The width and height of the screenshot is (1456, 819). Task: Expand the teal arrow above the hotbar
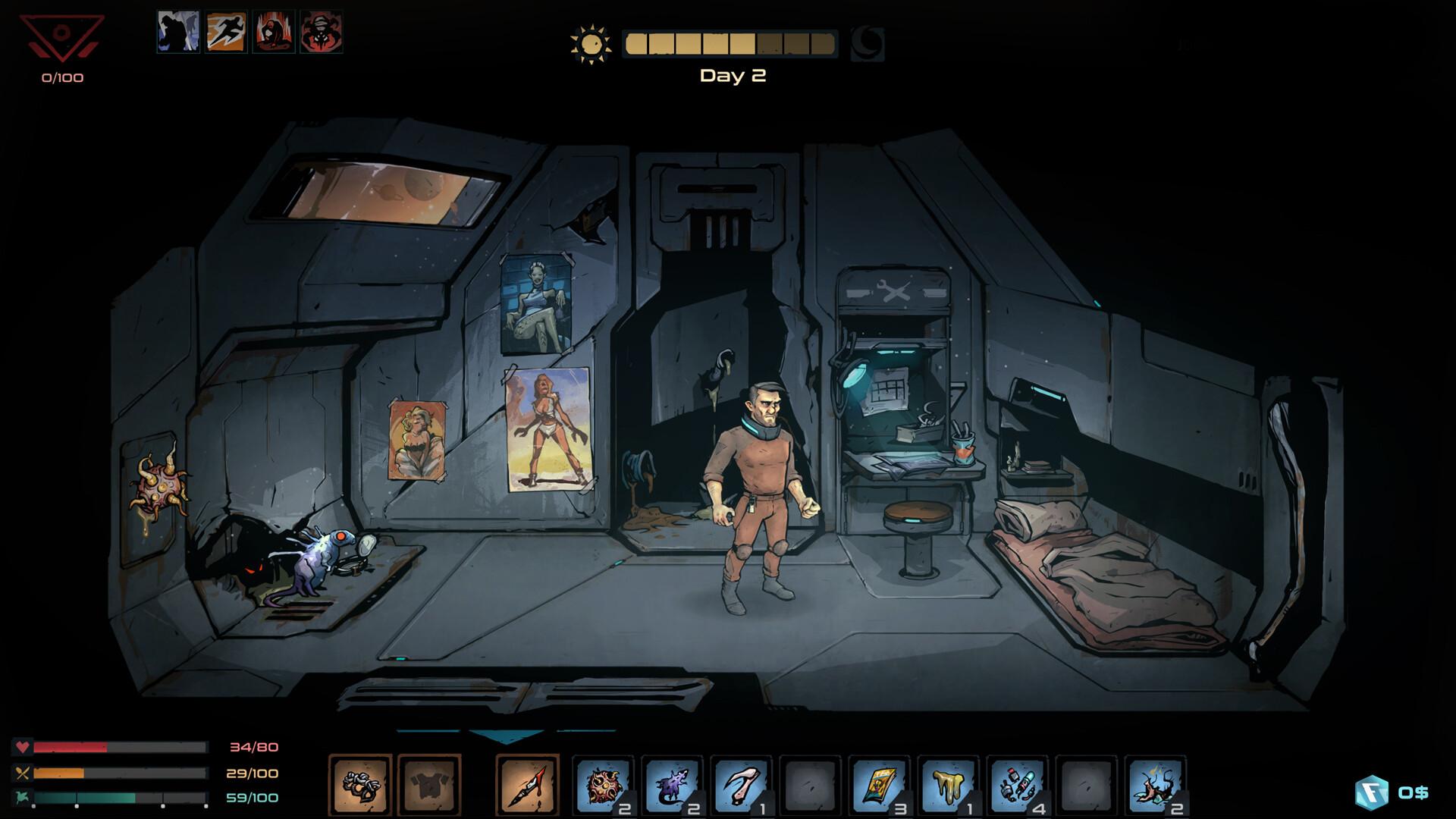click(x=507, y=736)
